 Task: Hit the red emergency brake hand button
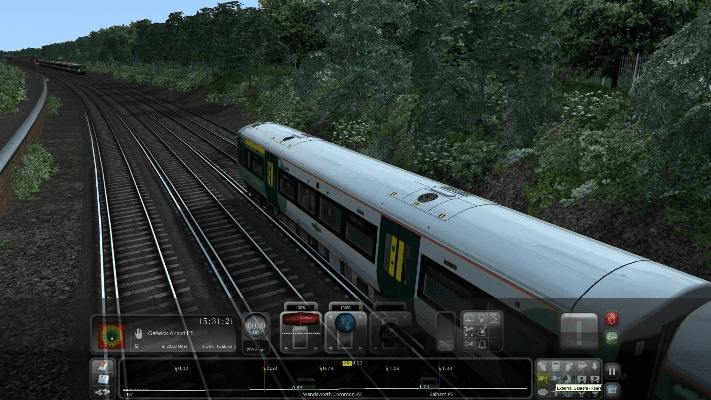[x=612, y=320]
